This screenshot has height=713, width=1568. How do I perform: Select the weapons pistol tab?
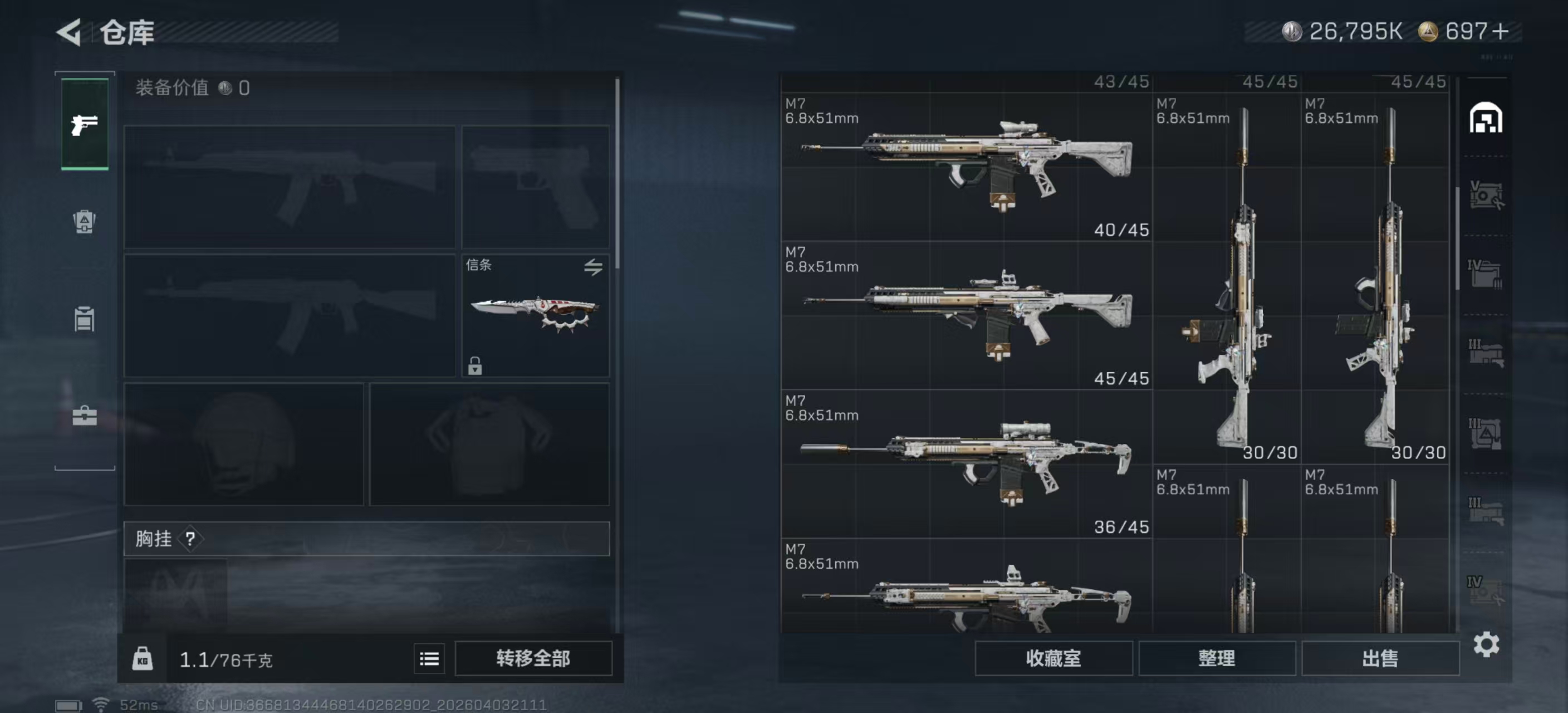pos(85,124)
